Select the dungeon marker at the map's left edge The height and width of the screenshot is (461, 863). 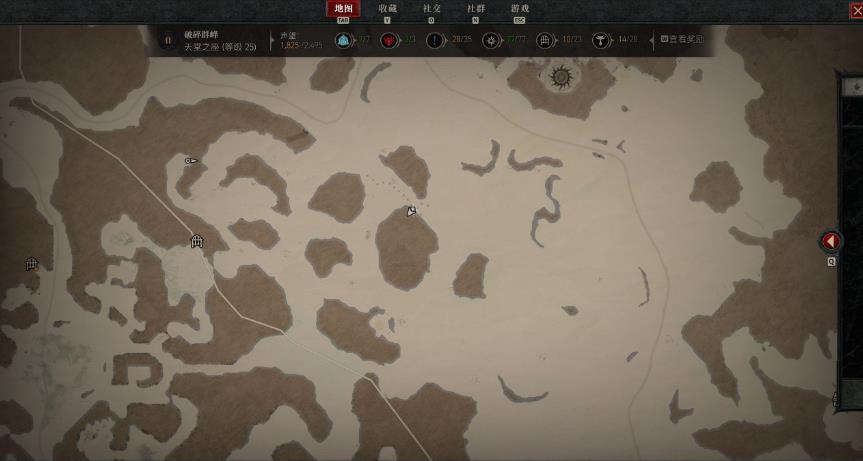pos(31,264)
